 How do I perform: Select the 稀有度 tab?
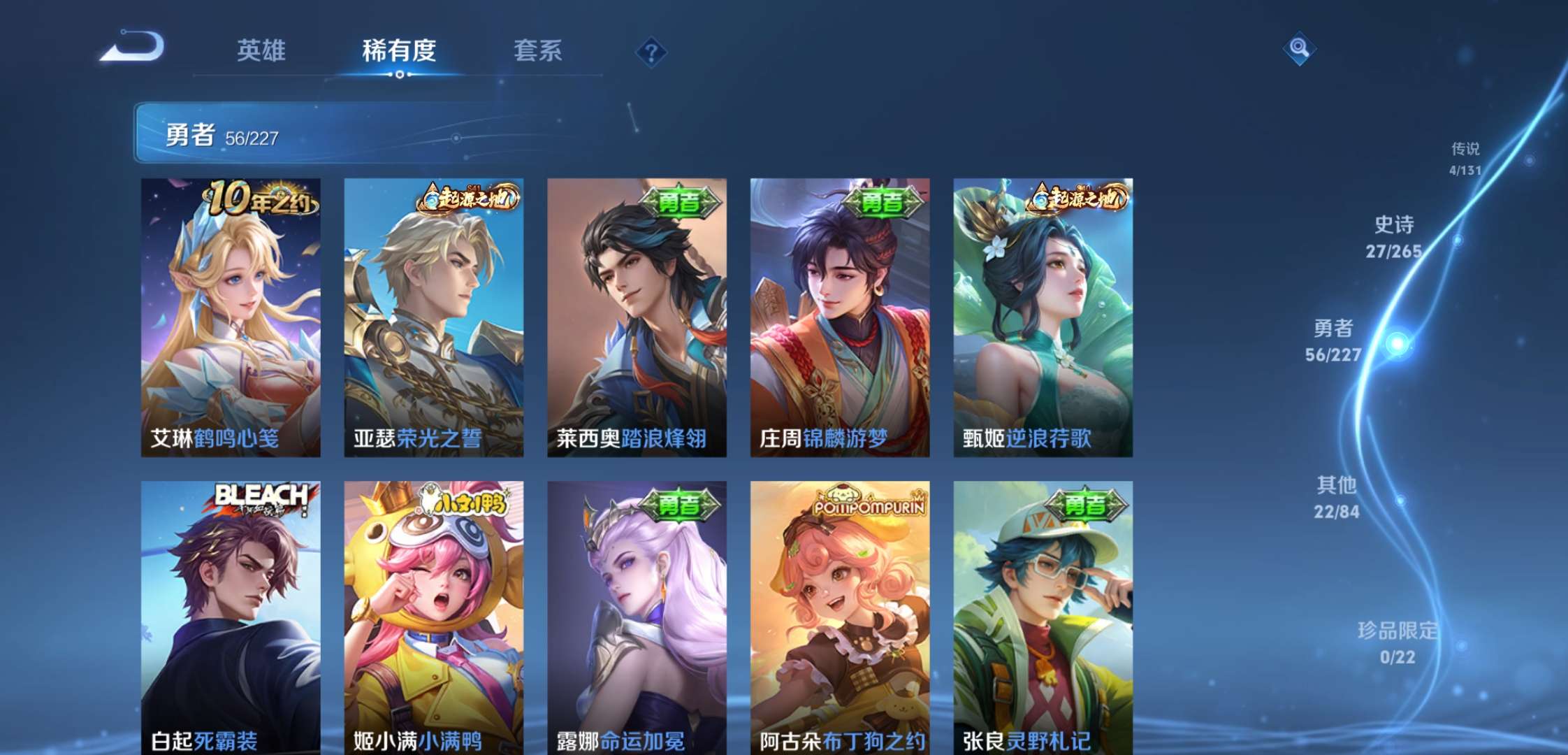398,51
